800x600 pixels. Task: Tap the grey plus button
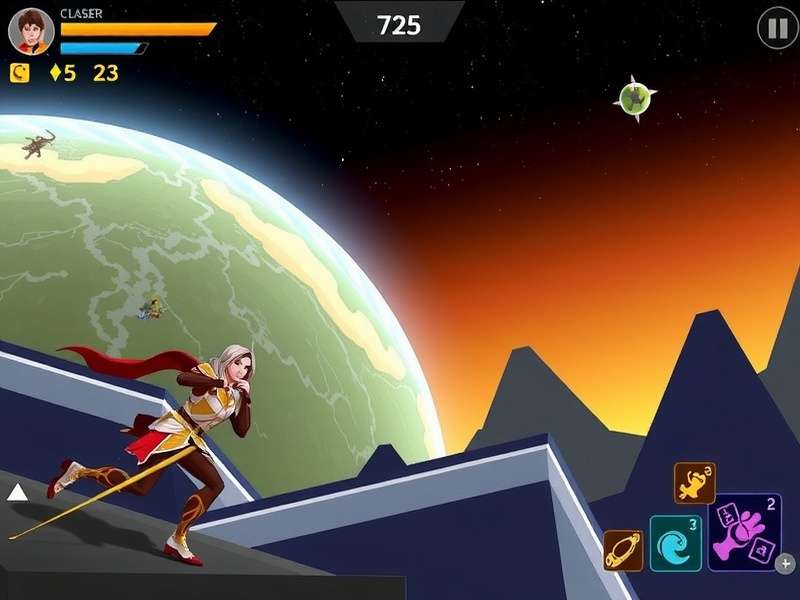coord(786,564)
